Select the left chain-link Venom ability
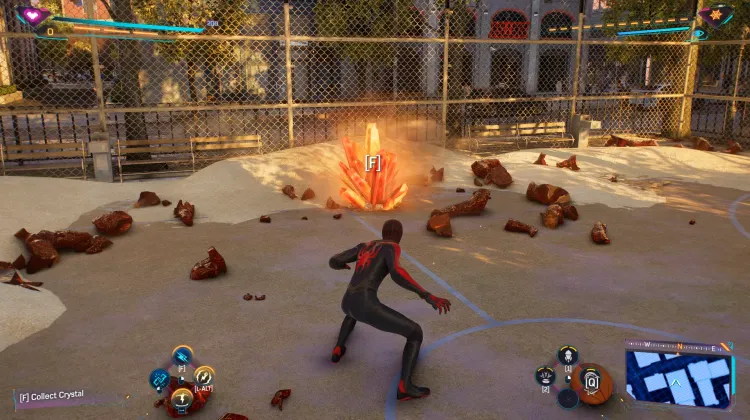The height and width of the screenshot is (420, 750). coord(159,378)
